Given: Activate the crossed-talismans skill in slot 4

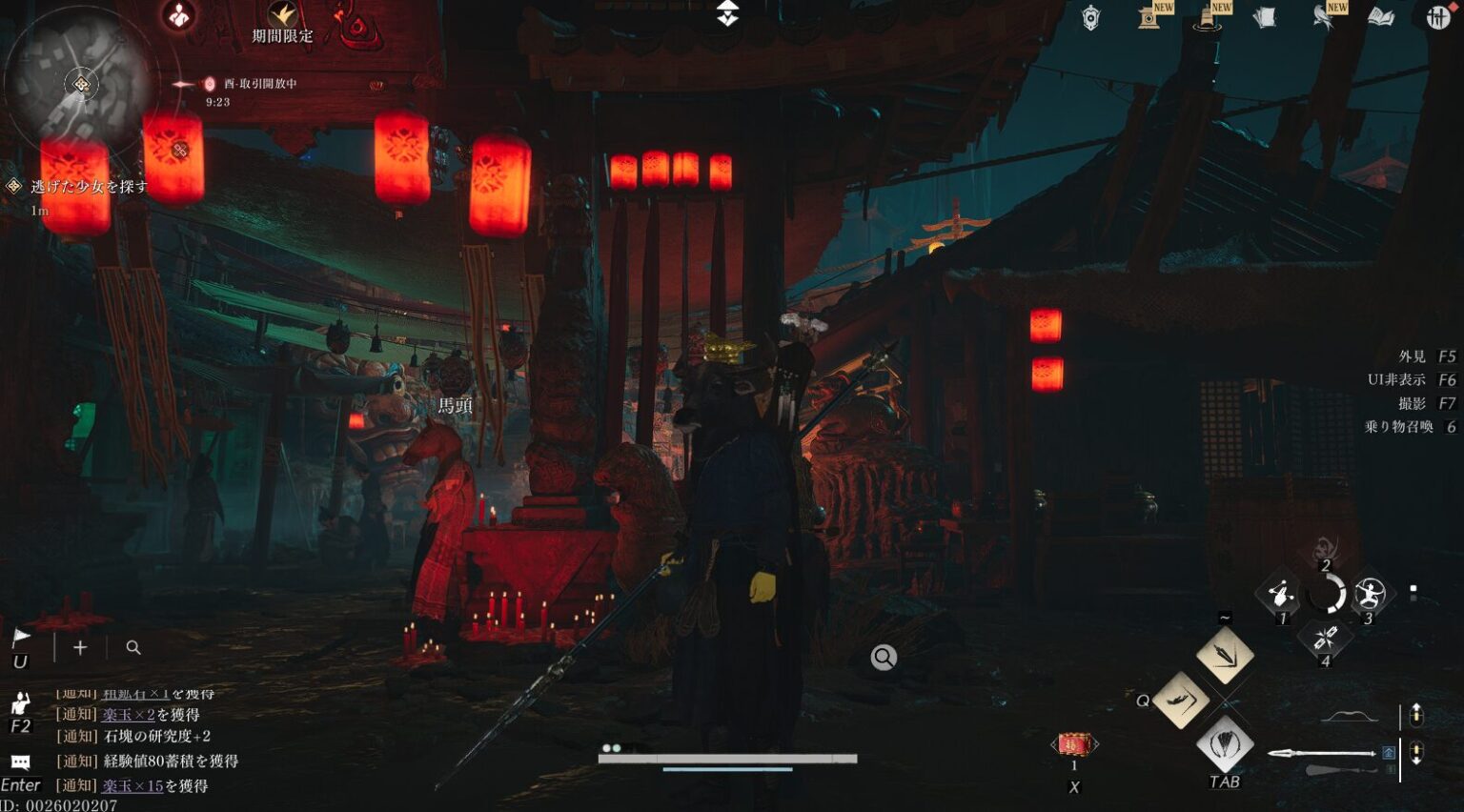Looking at the screenshot, I should 1325,638.
